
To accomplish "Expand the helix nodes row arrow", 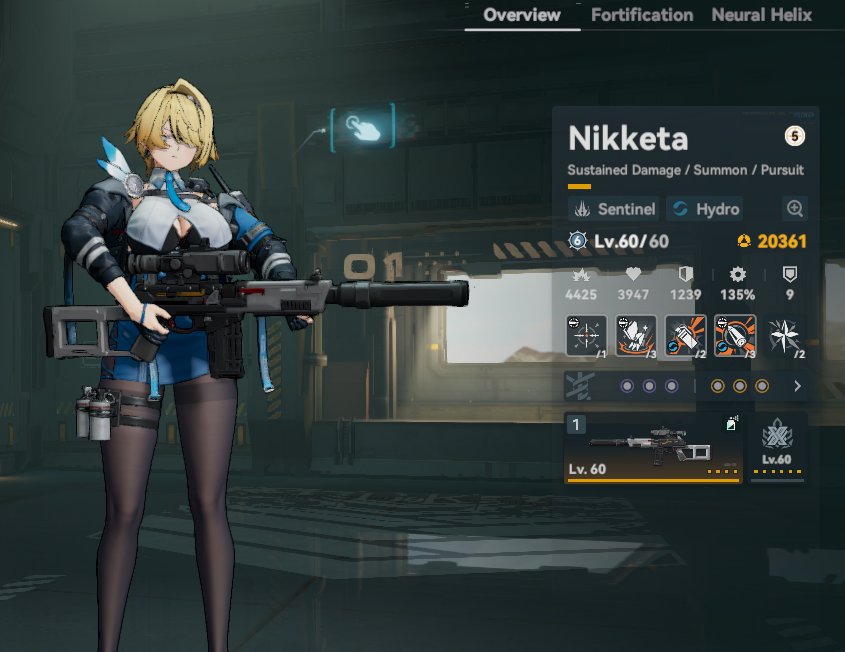I will click(797, 386).
